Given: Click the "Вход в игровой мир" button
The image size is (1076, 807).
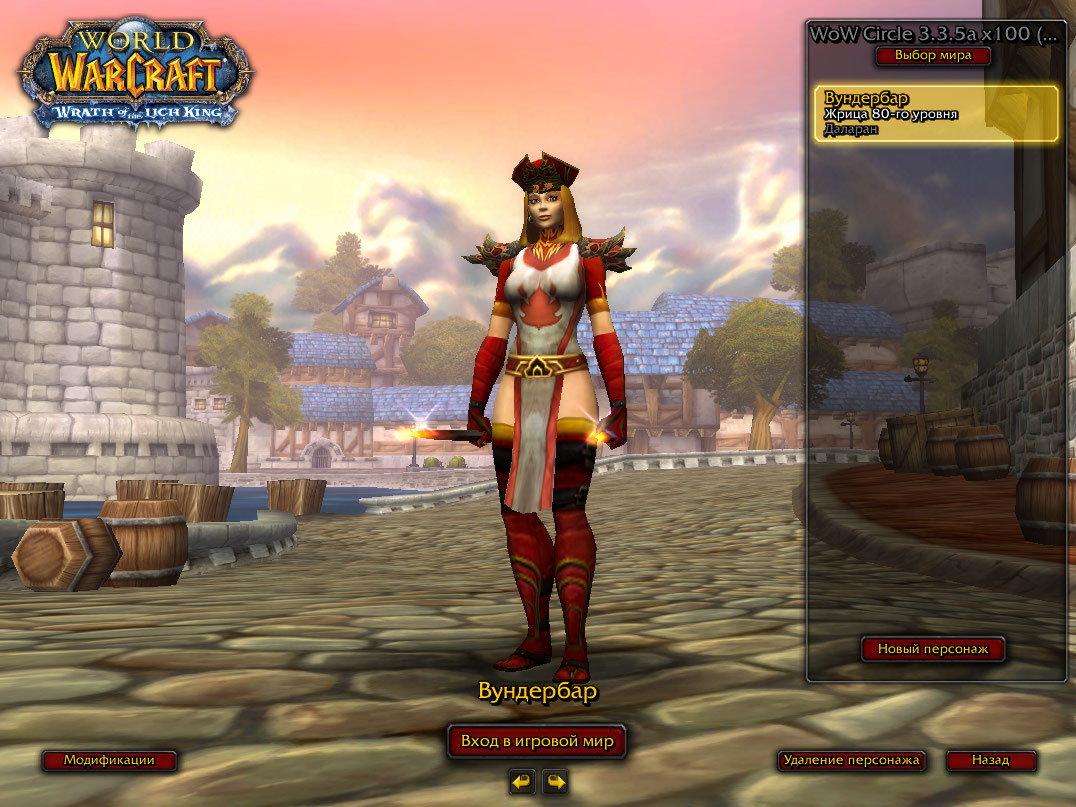Looking at the screenshot, I should [536, 742].
